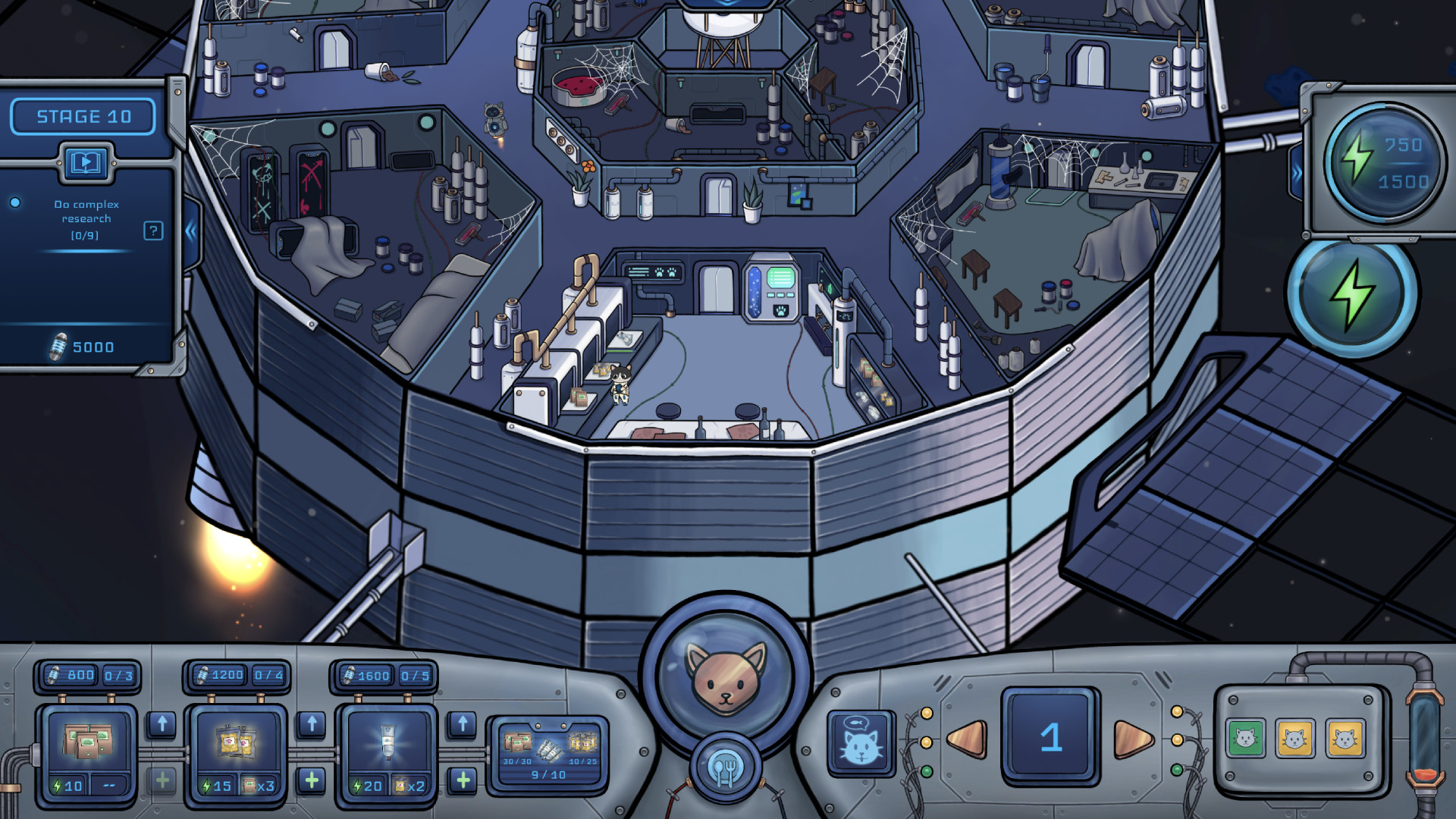Click the STAGE 10 header label

83,115
